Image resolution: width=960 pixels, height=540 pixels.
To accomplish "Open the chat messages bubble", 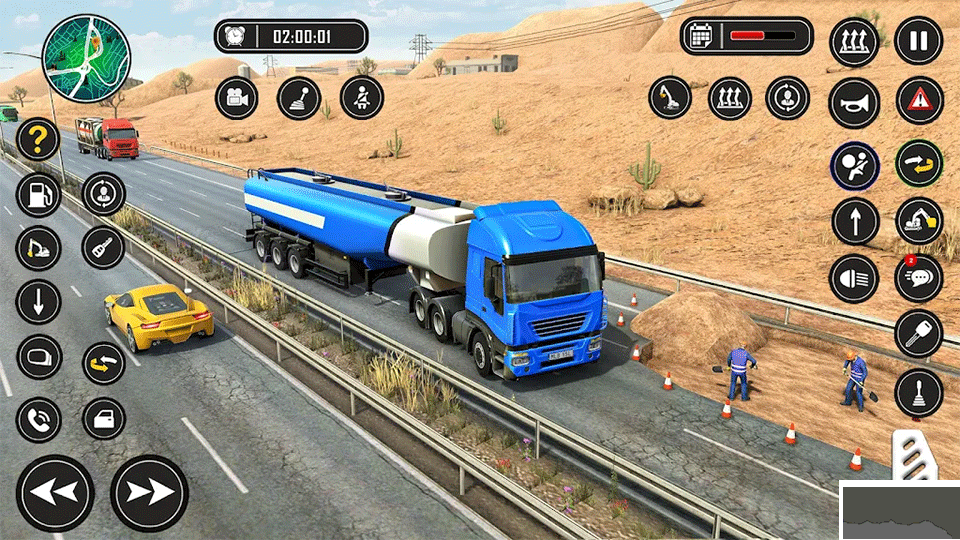I will [x=918, y=277].
